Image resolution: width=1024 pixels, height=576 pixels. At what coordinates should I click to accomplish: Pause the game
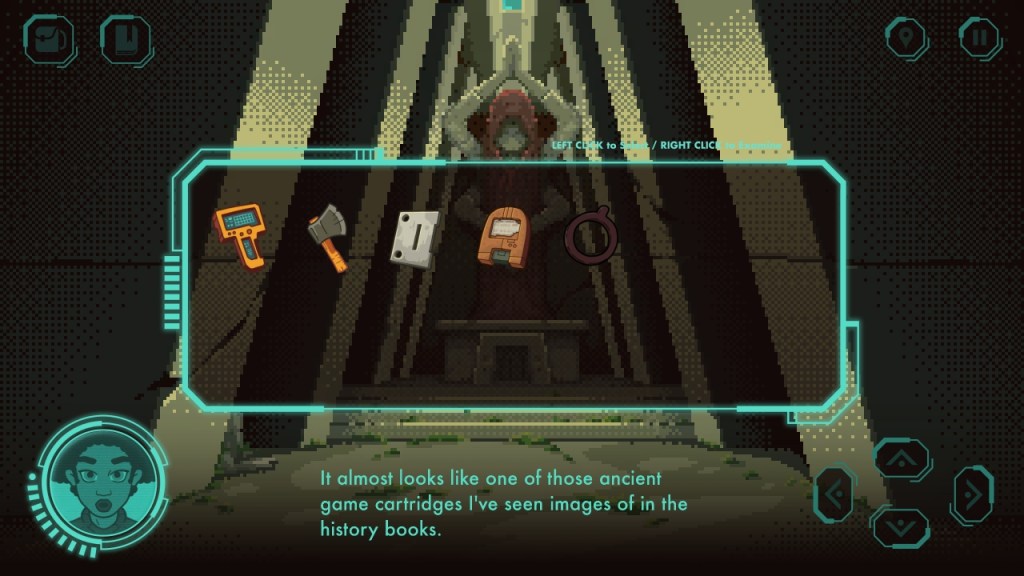980,38
